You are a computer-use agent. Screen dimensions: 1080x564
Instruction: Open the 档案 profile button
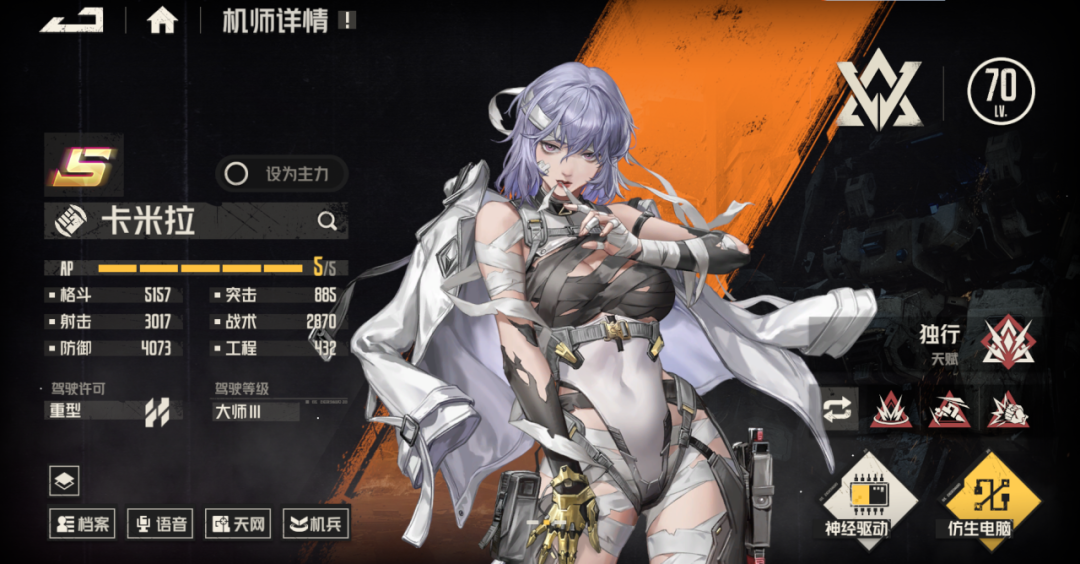(83, 523)
